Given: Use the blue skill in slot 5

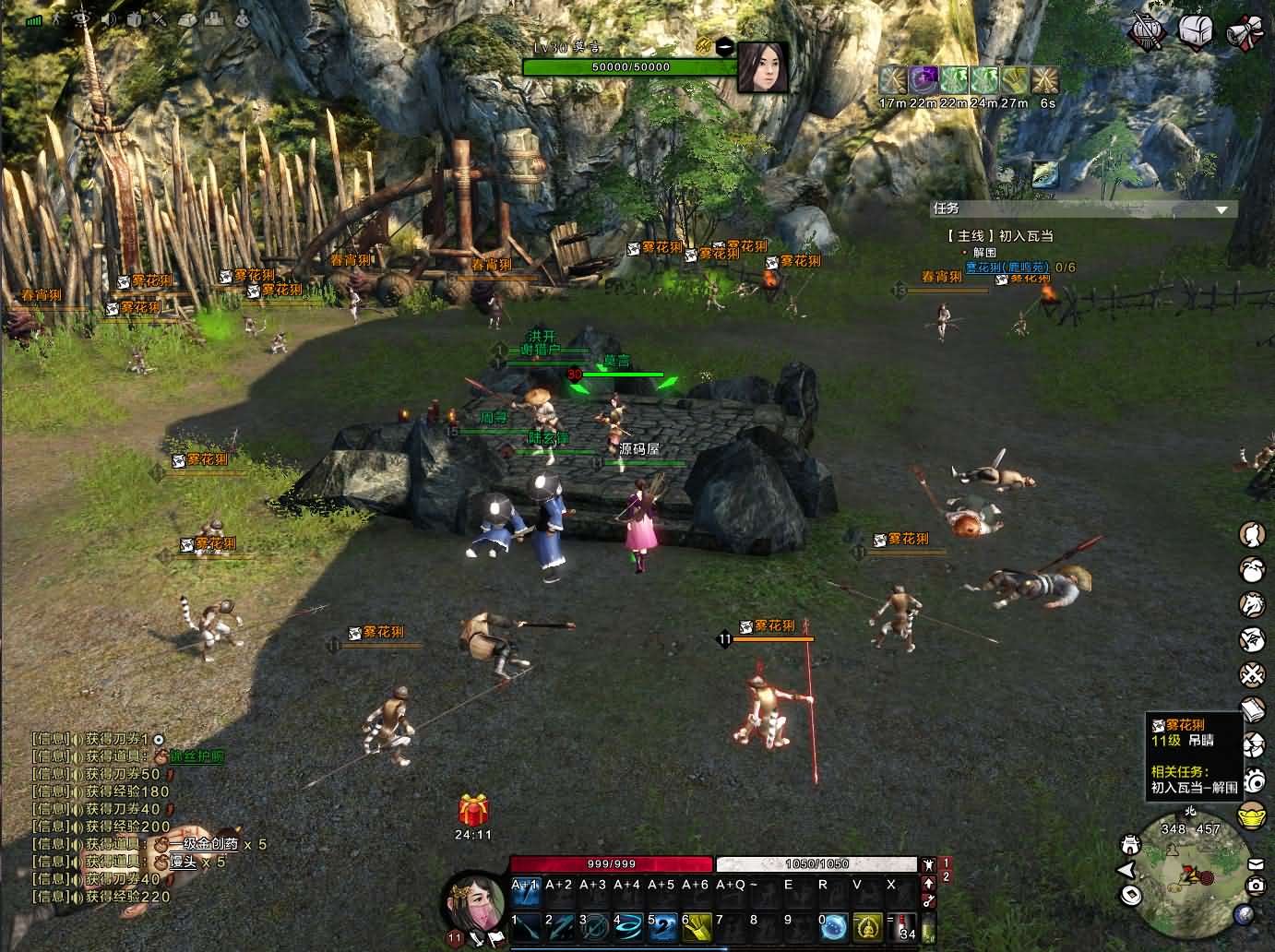Looking at the screenshot, I should (662, 925).
